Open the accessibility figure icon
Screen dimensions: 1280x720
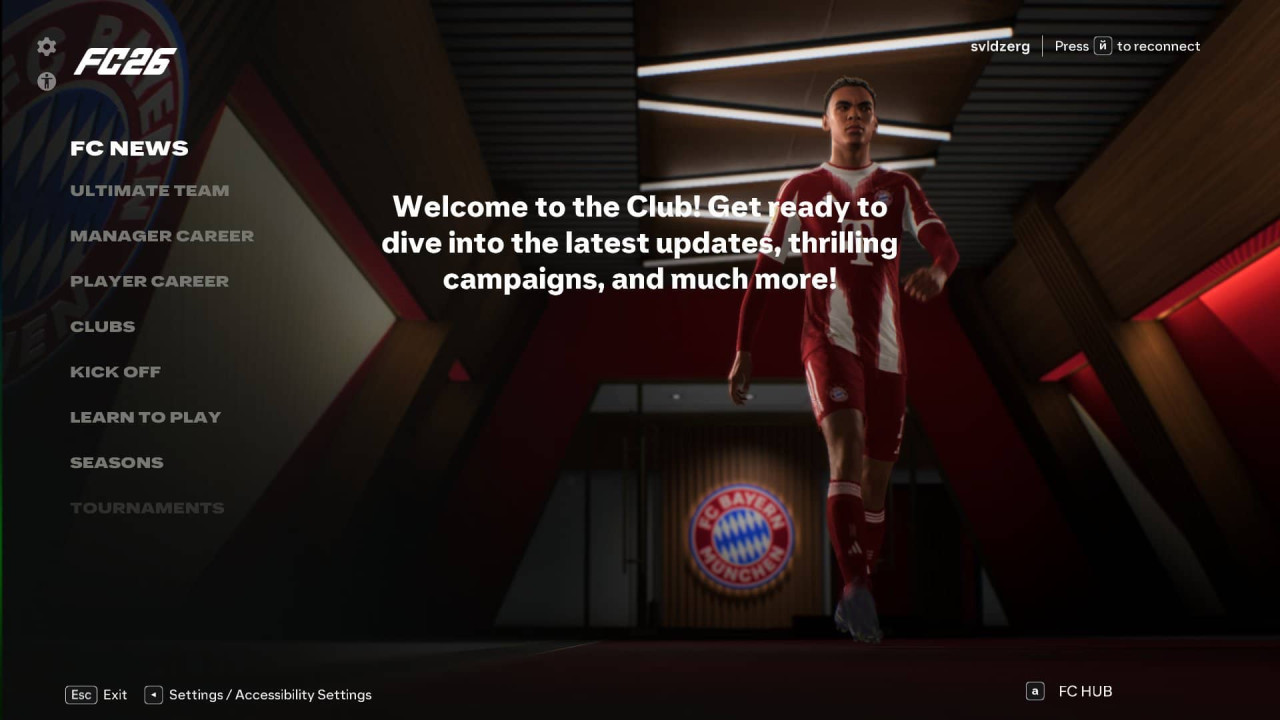[47, 82]
